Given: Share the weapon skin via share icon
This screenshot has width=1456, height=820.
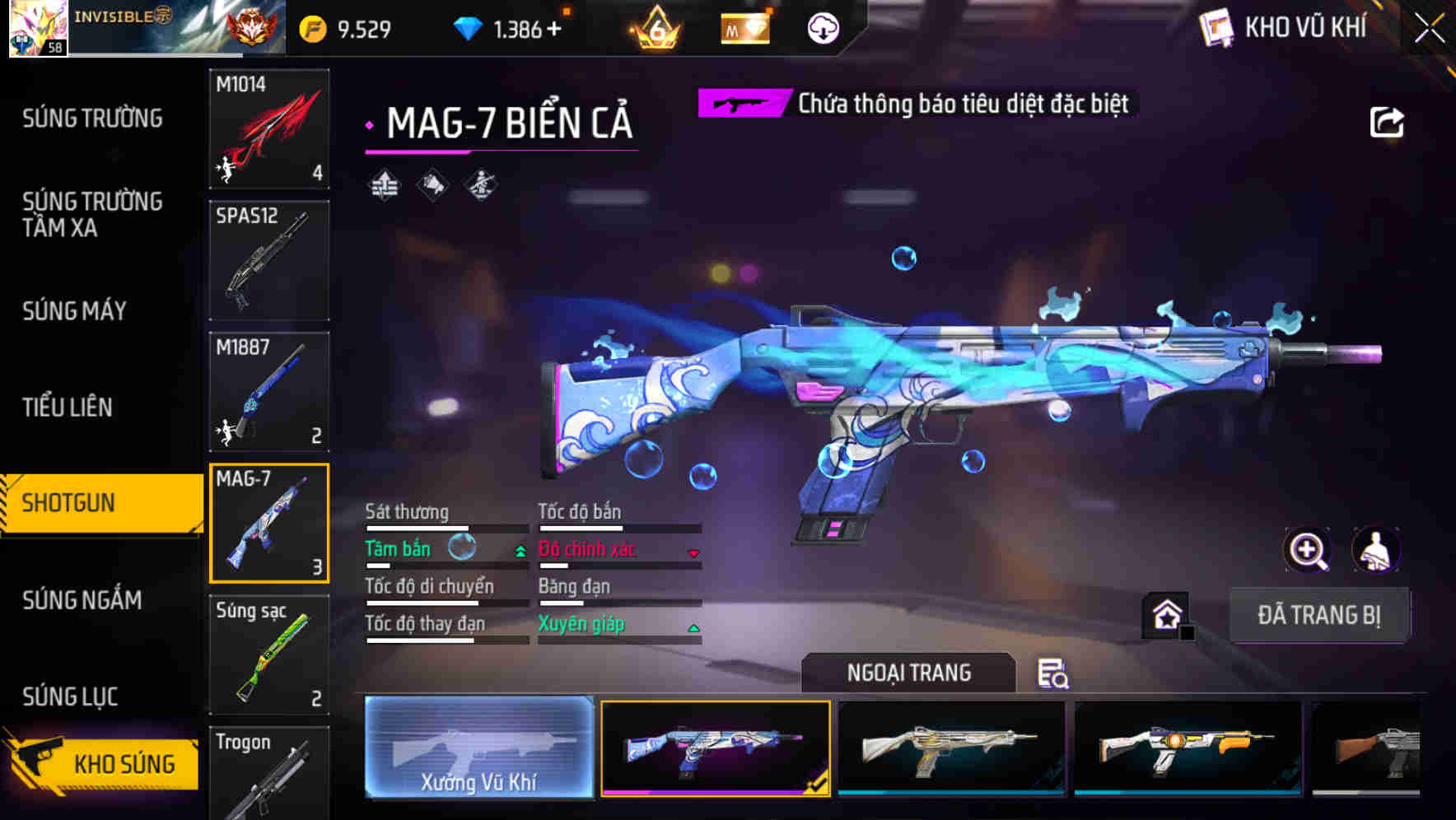Looking at the screenshot, I should click(1386, 123).
